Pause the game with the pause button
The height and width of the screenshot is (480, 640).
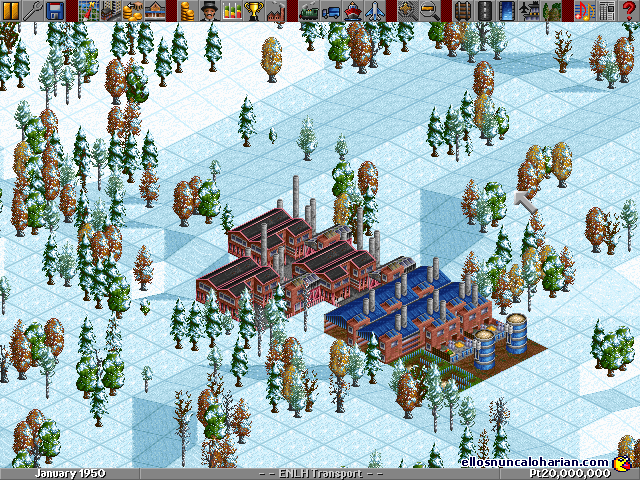click(x=11, y=11)
